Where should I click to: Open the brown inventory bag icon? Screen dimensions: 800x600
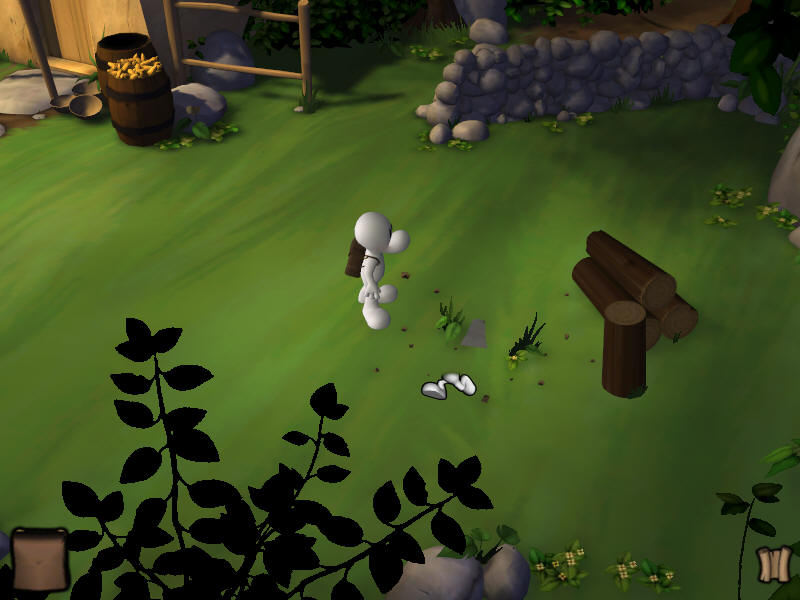click(x=39, y=558)
